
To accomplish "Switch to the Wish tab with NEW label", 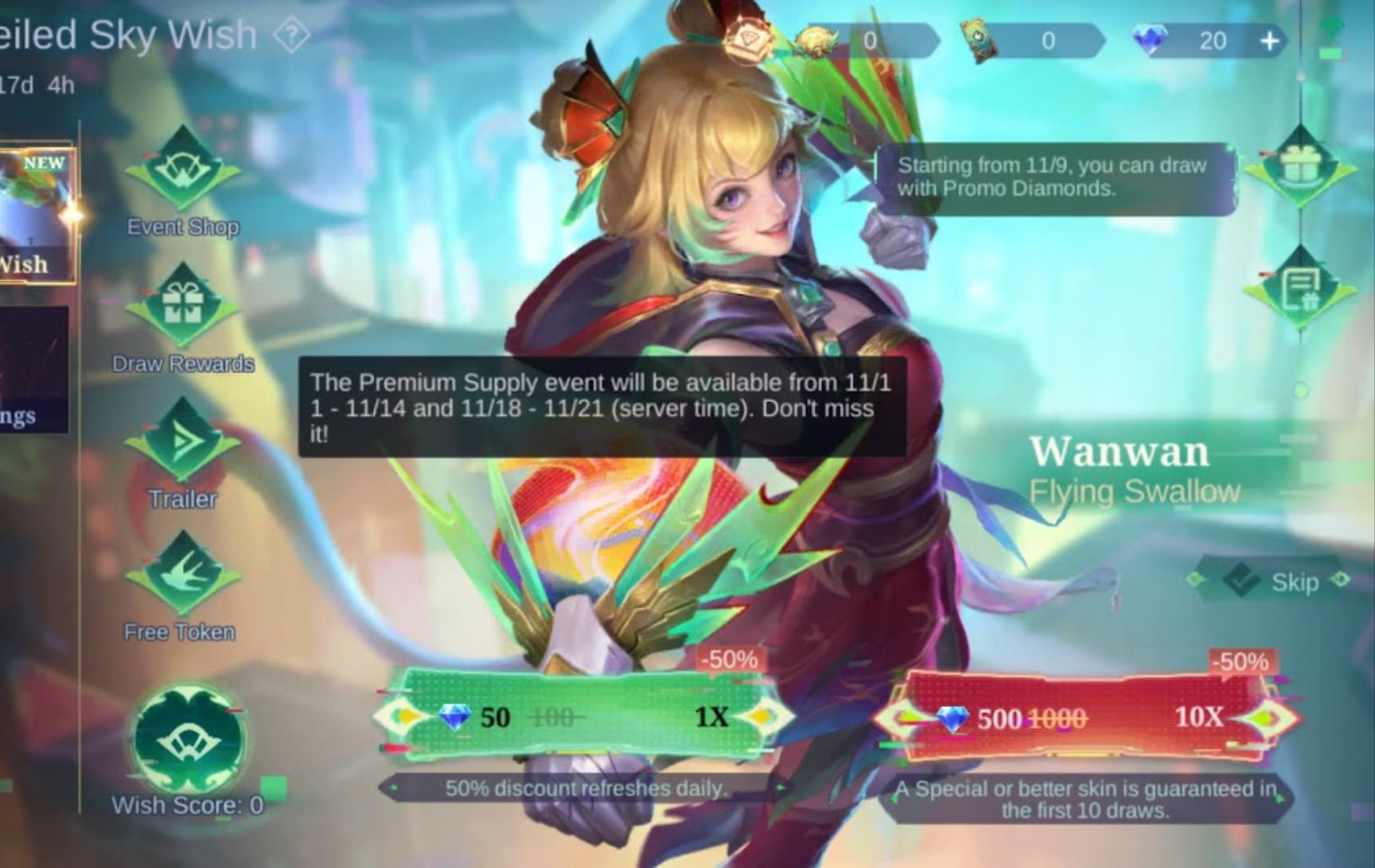I will [33, 213].
